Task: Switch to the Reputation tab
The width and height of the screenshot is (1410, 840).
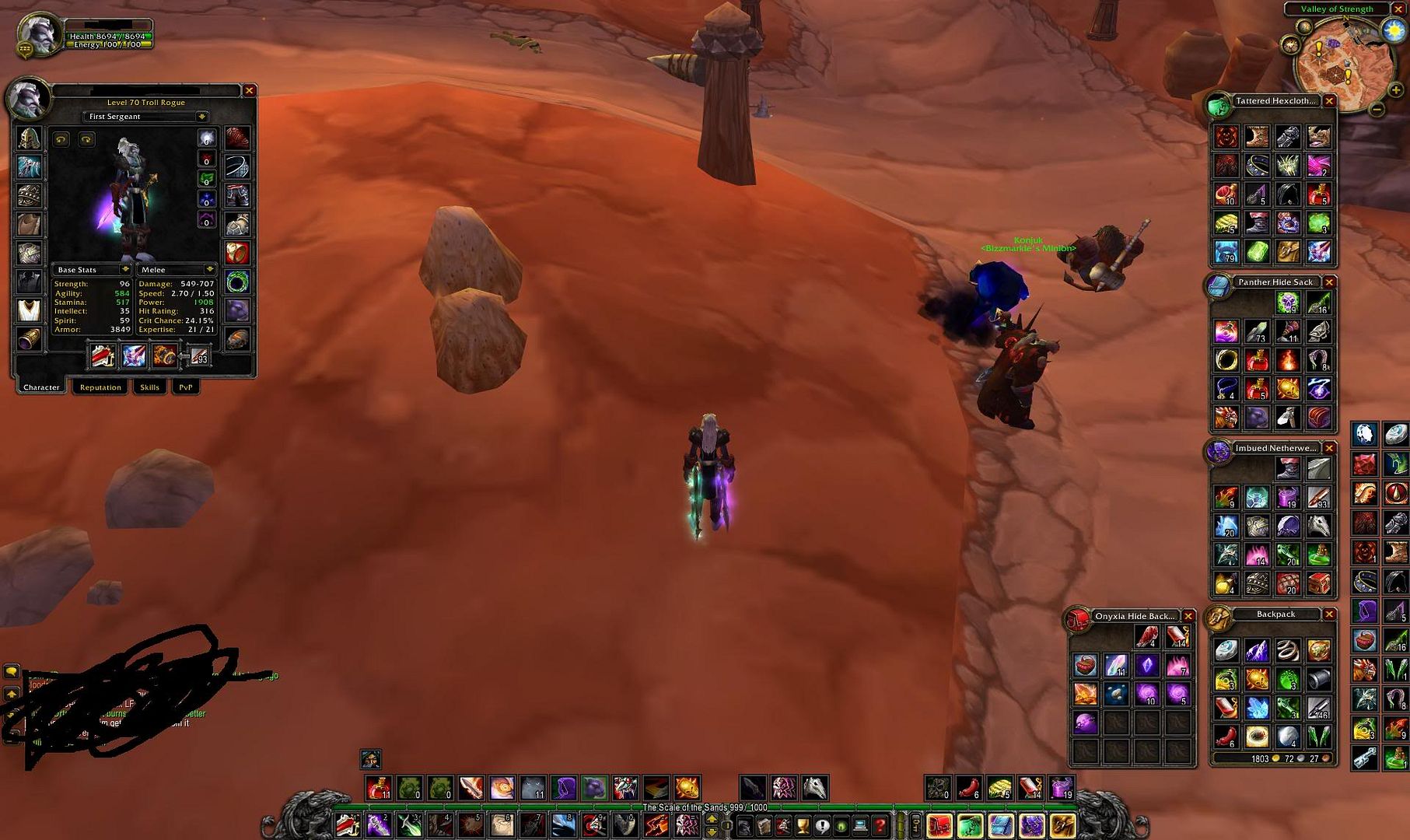Action: tap(100, 387)
